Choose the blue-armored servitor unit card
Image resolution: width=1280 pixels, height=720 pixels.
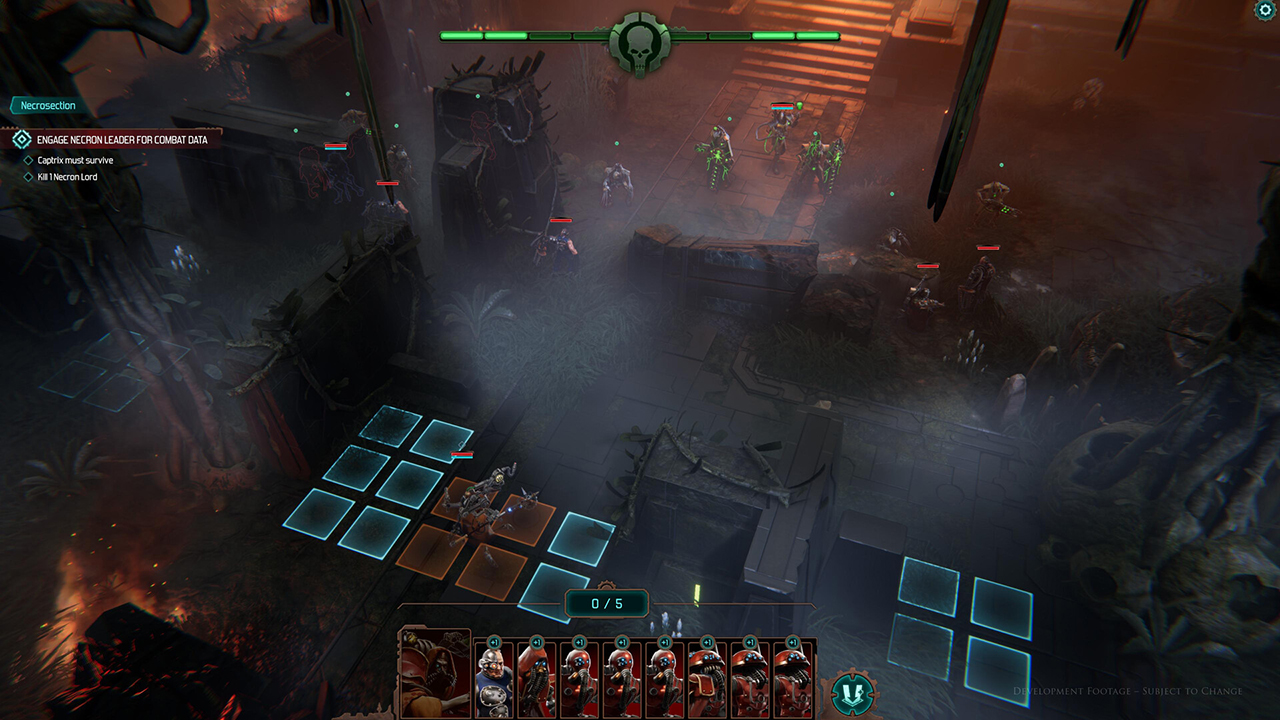(494, 678)
